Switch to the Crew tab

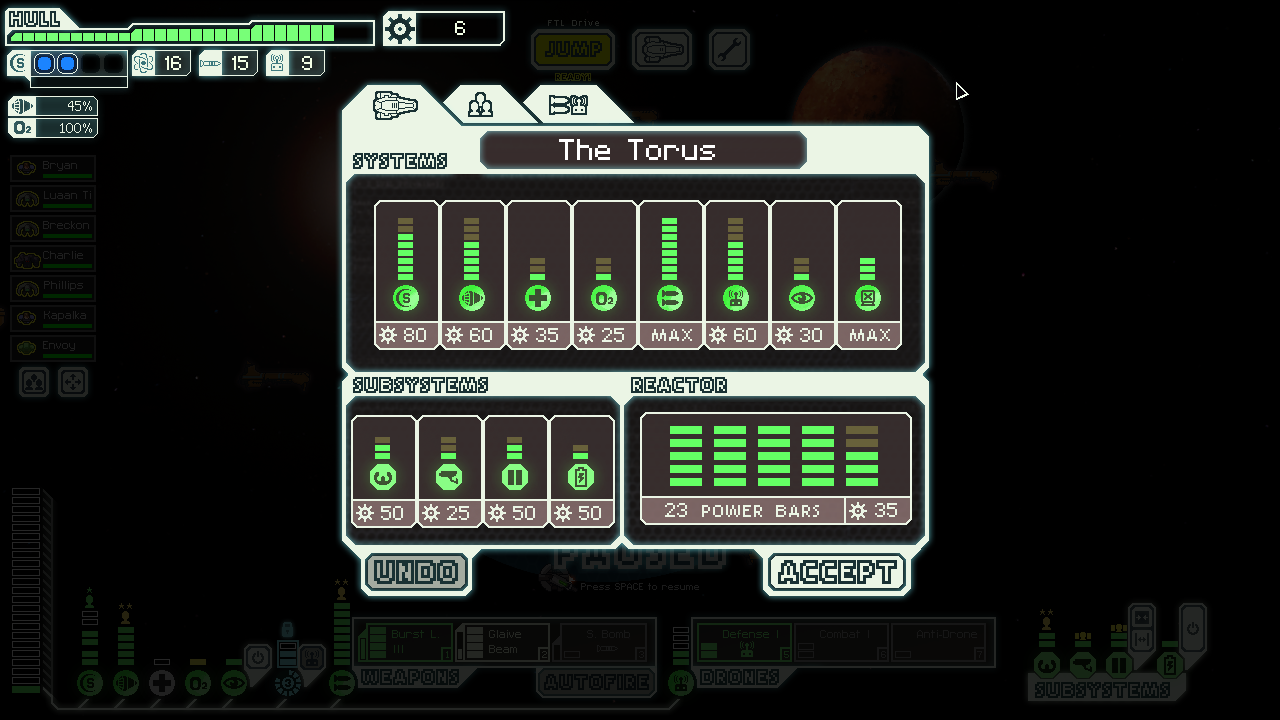coord(481,105)
